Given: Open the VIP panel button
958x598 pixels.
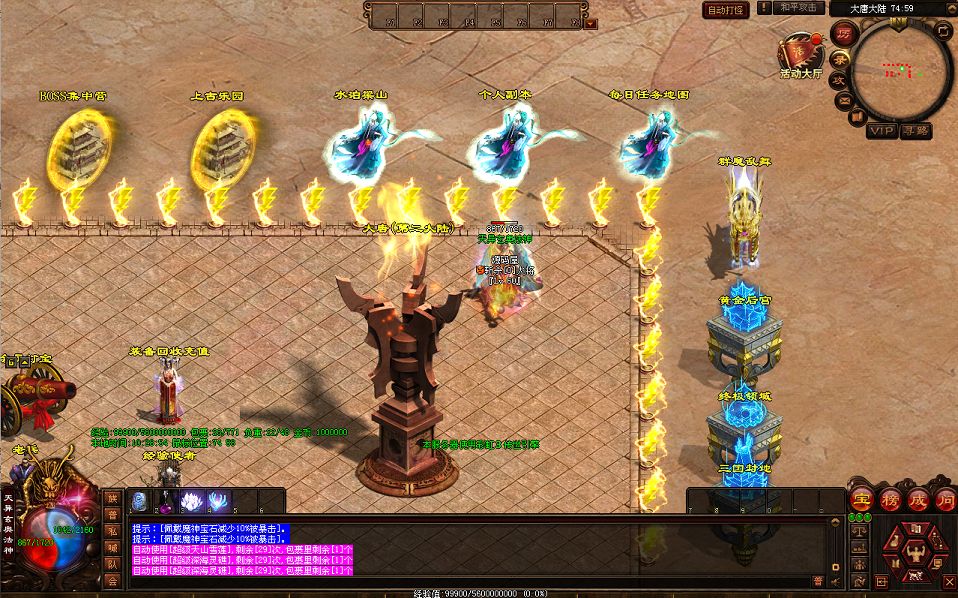Looking at the screenshot, I should point(880,130).
